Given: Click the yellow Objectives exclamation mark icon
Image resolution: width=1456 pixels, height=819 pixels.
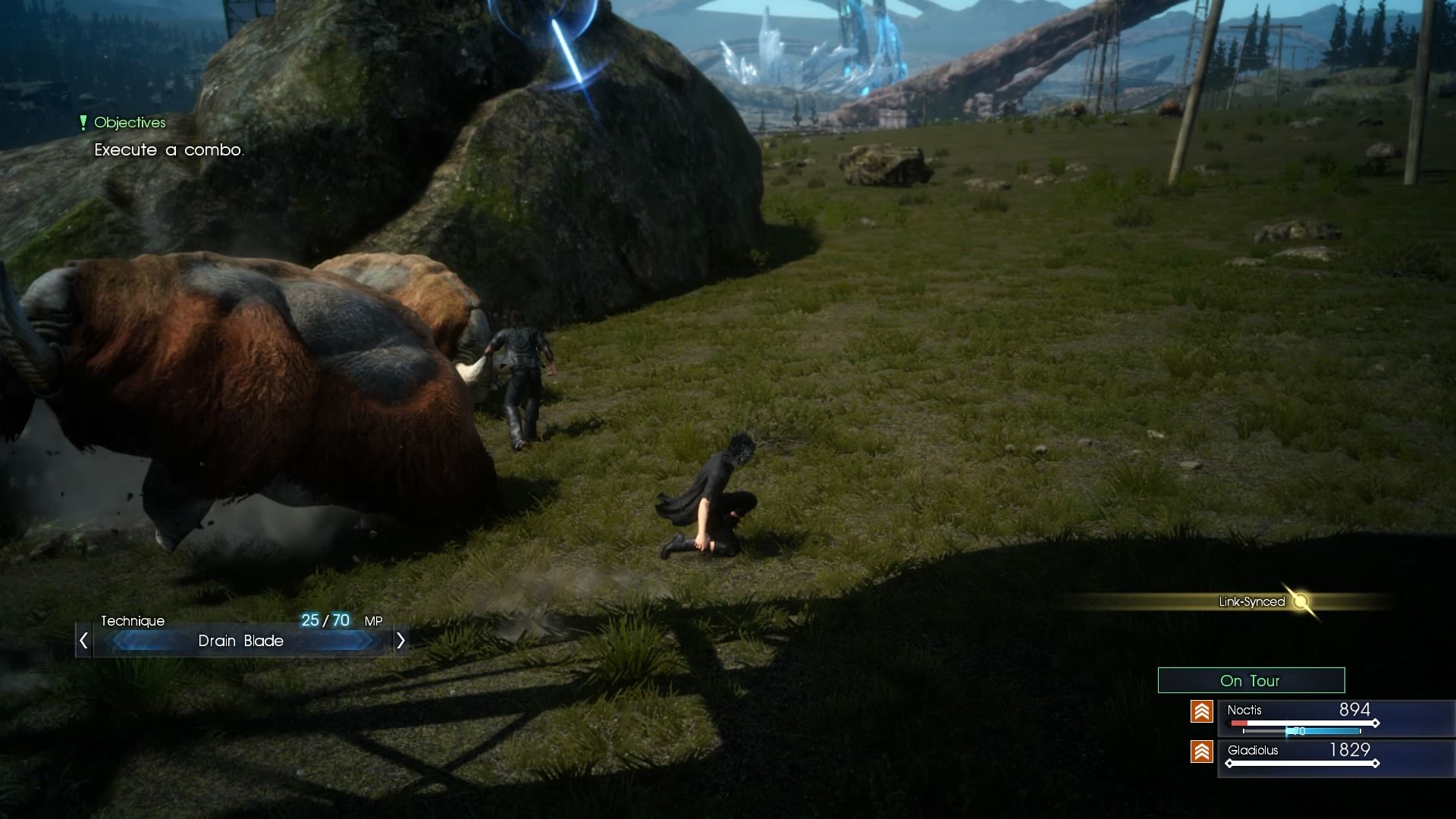Looking at the screenshot, I should click(82, 122).
